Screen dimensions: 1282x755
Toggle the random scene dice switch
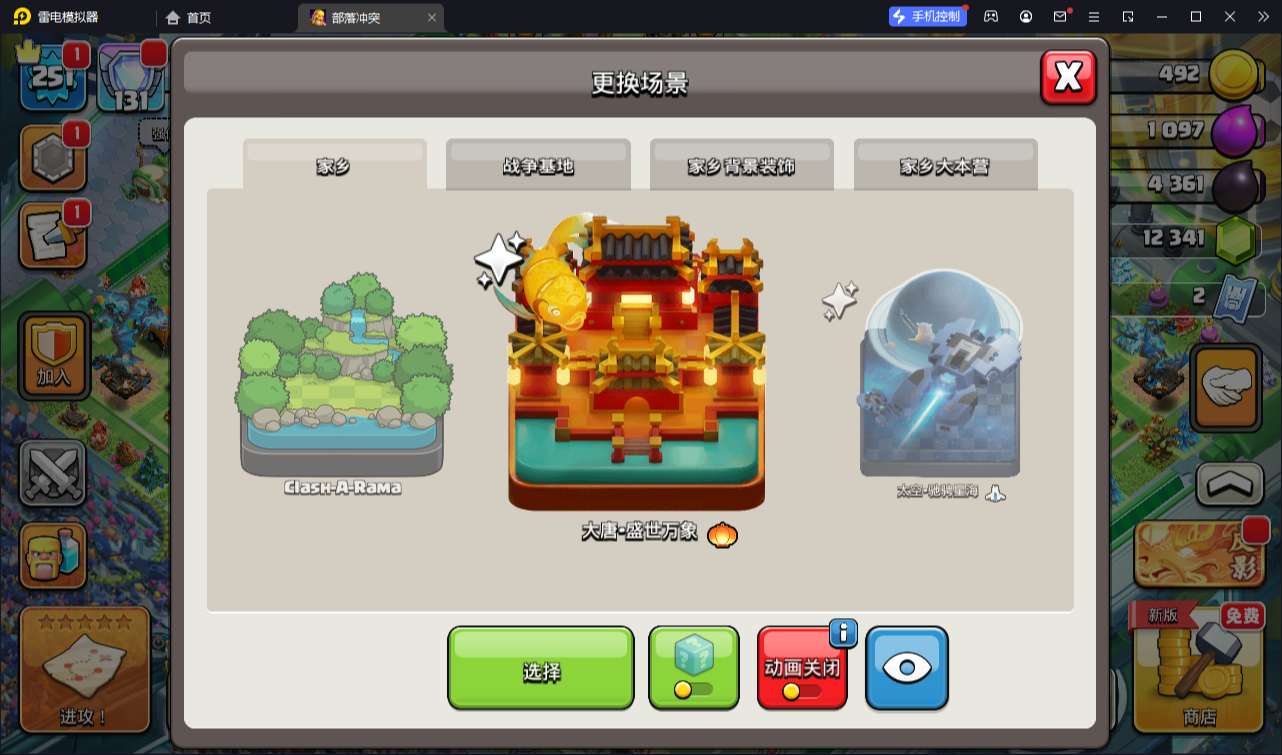click(693, 666)
